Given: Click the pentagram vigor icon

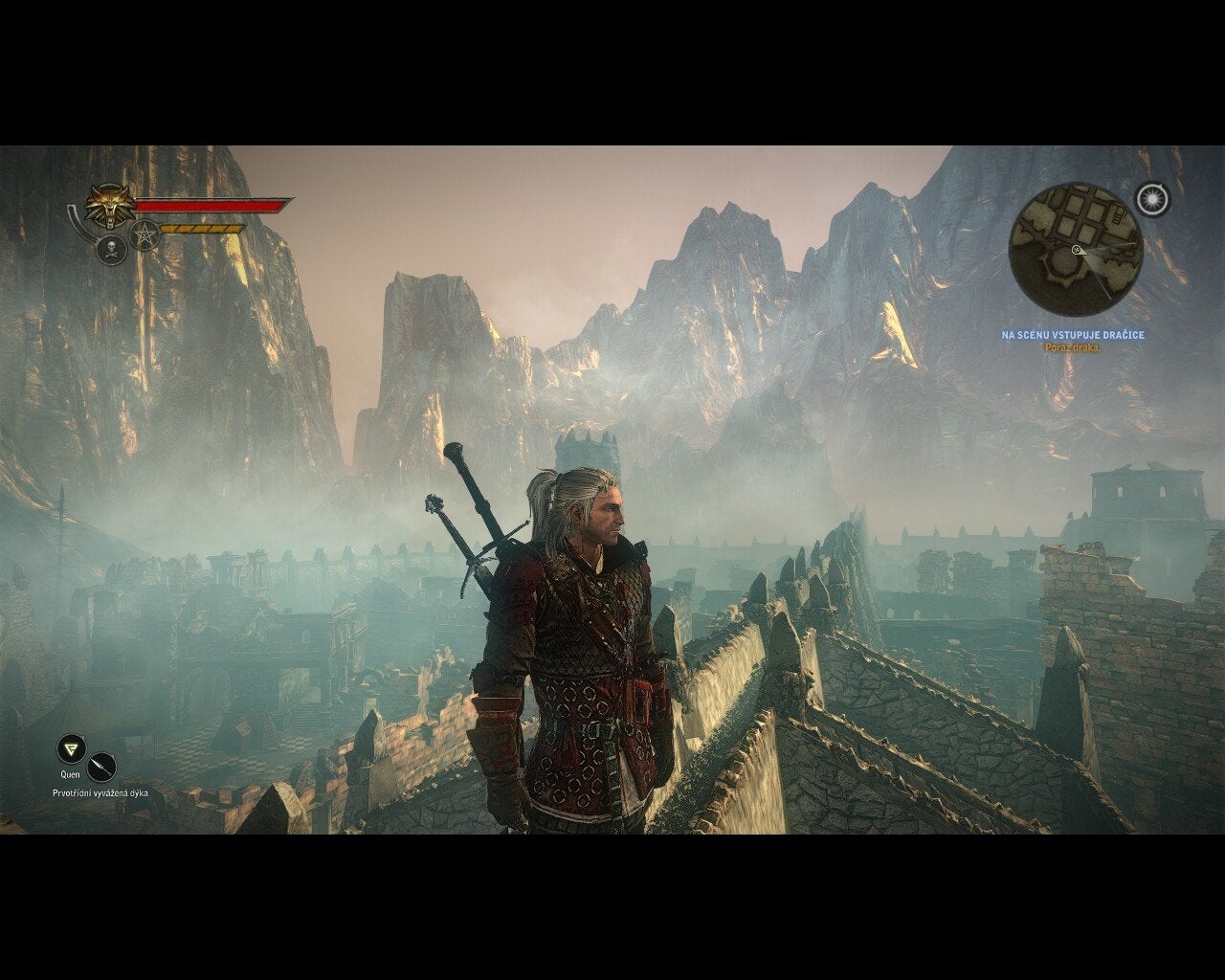Looking at the screenshot, I should [x=145, y=234].
